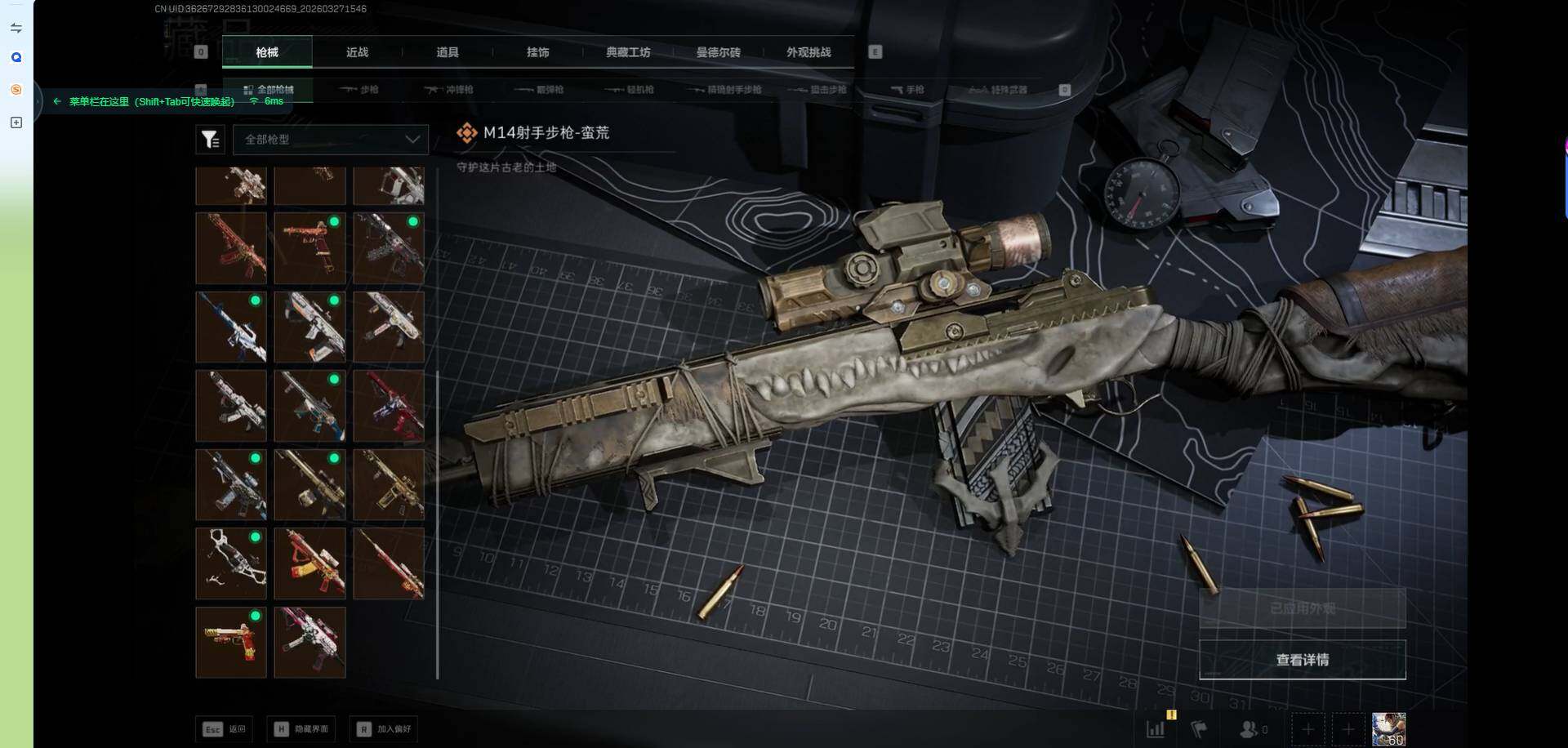Switch to the 近战 melee tab
Viewport: 1568px width, 748px height.
pyautogui.click(x=357, y=52)
